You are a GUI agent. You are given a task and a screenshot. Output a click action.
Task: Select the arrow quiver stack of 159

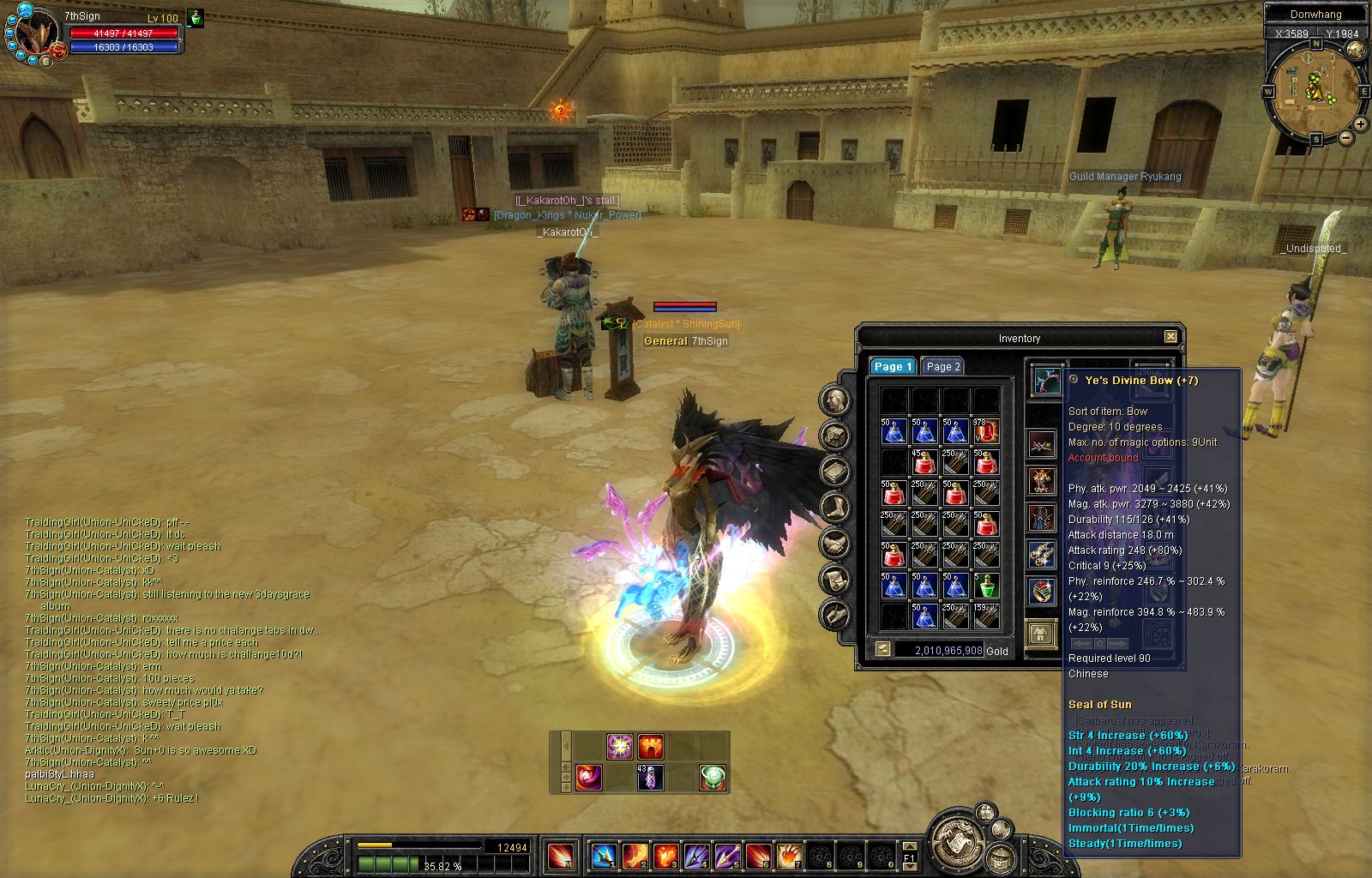point(986,616)
